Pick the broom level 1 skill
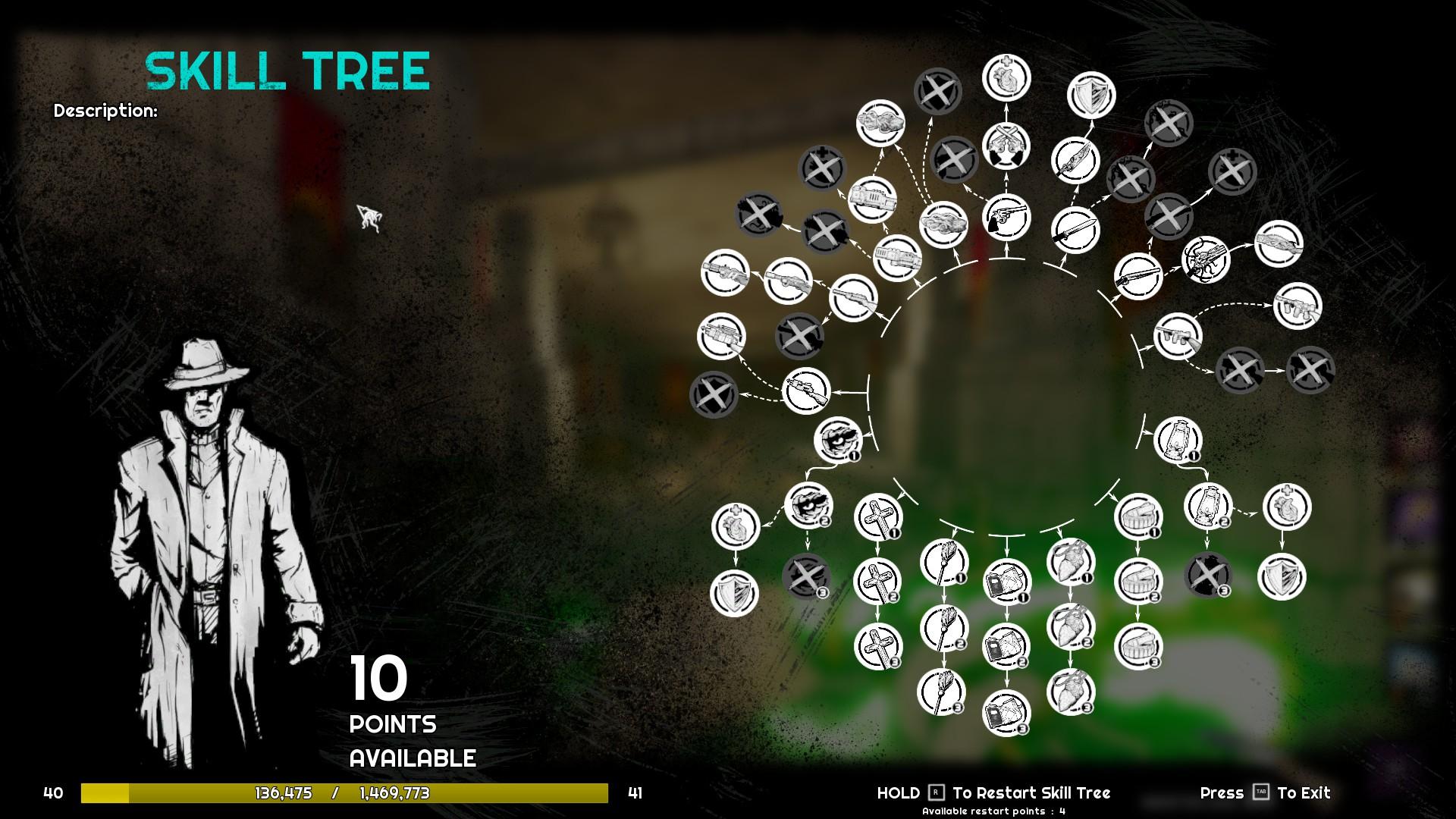 (x=943, y=563)
